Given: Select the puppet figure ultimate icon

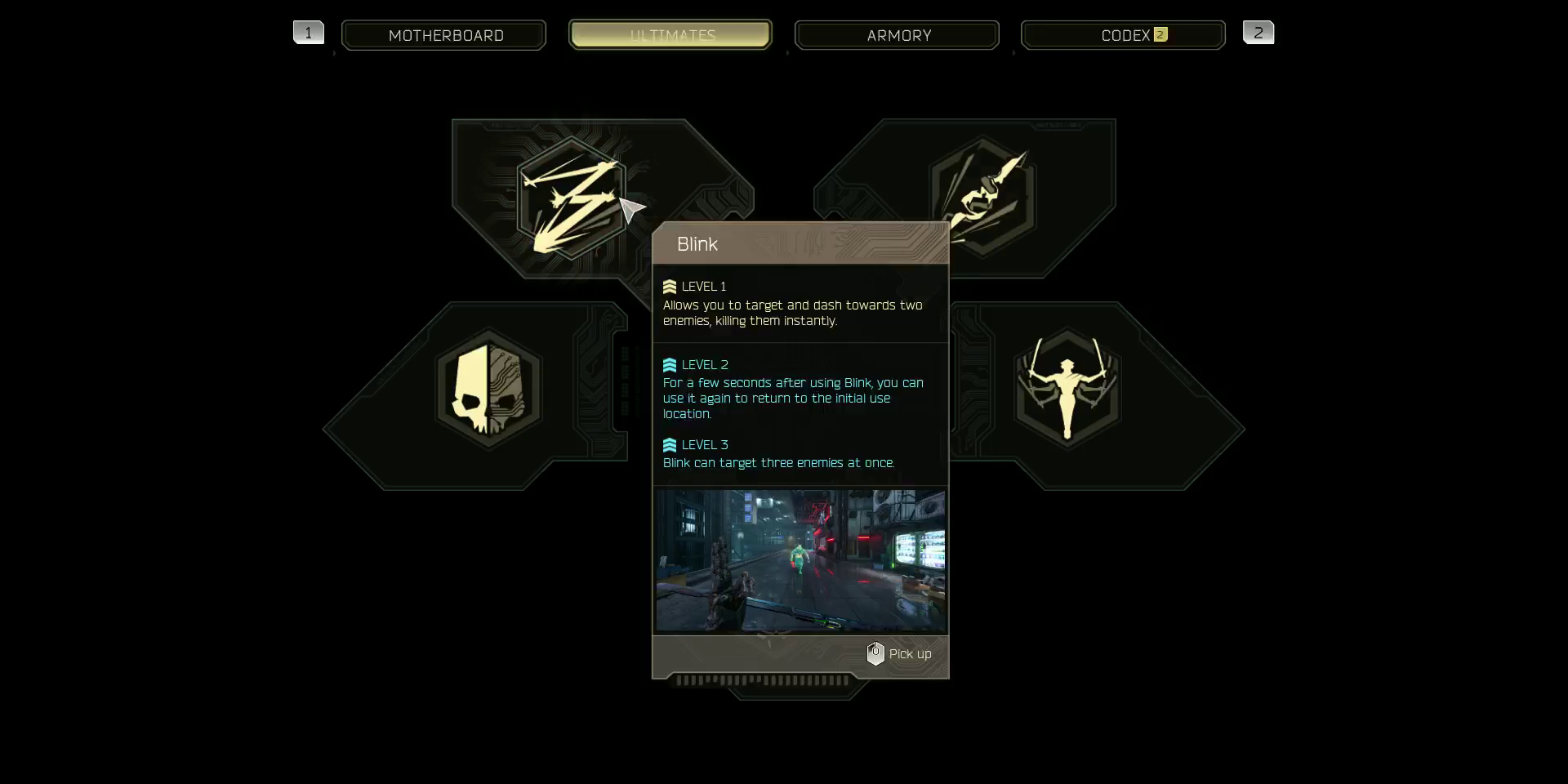Looking at the screenshot, I should (x=1067, y=389).
